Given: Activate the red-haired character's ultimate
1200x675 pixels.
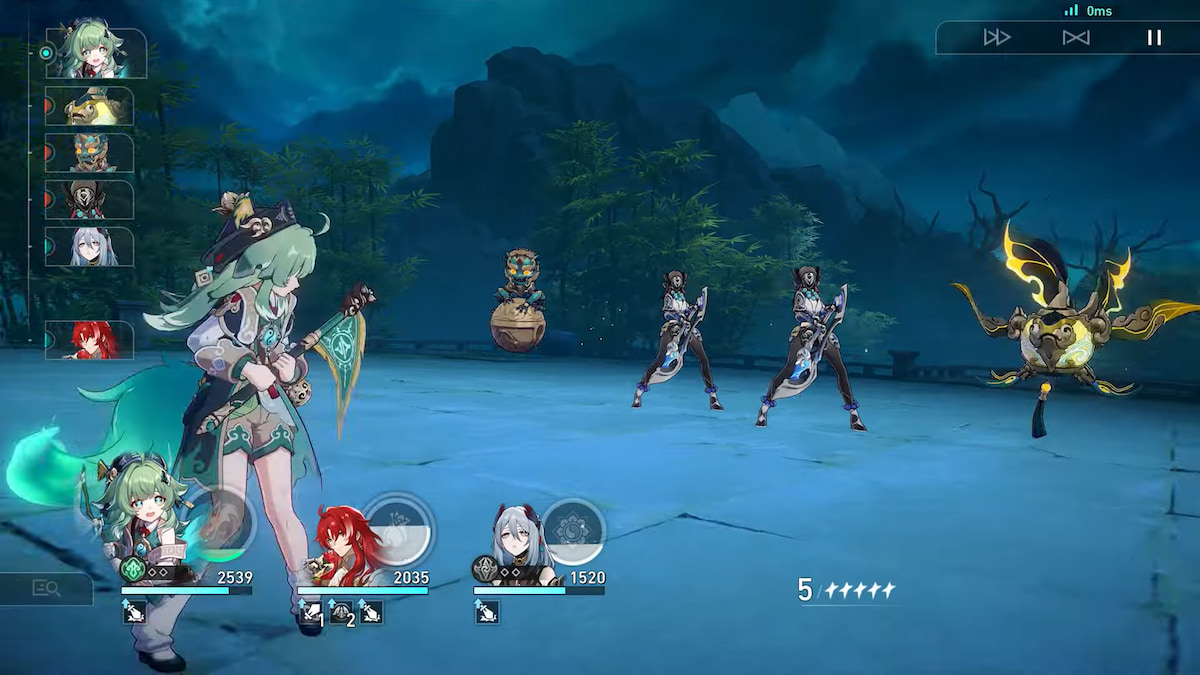Looking at the screenshot, I should pos(398,528).
